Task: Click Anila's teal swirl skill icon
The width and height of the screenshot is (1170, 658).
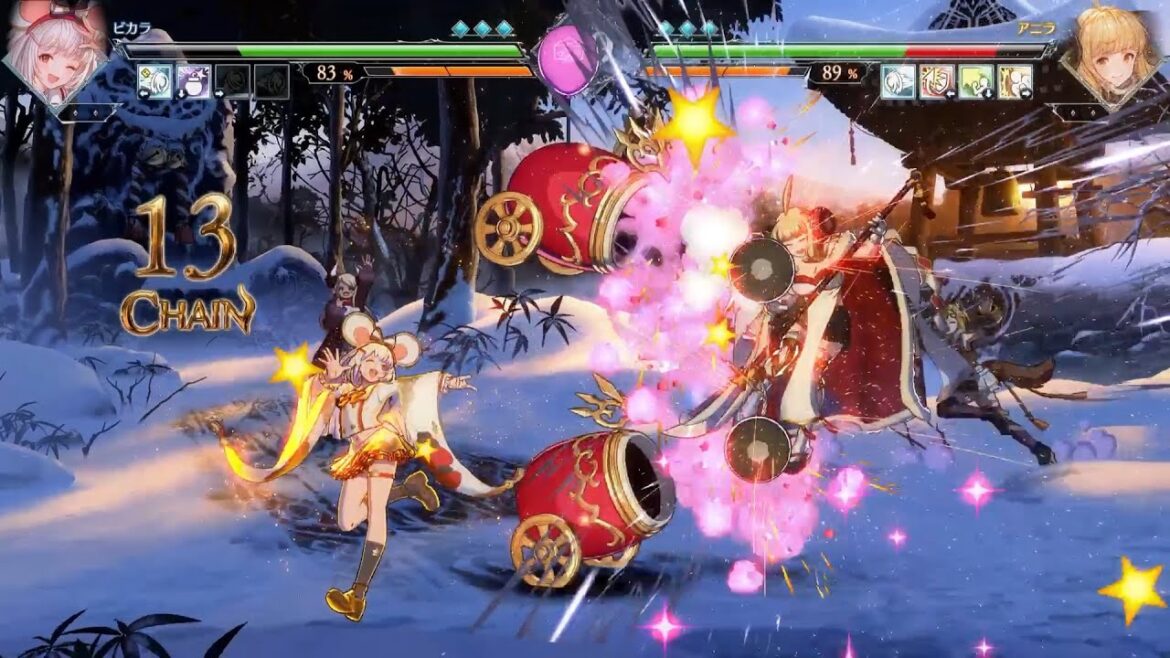Action: [897, 81]
